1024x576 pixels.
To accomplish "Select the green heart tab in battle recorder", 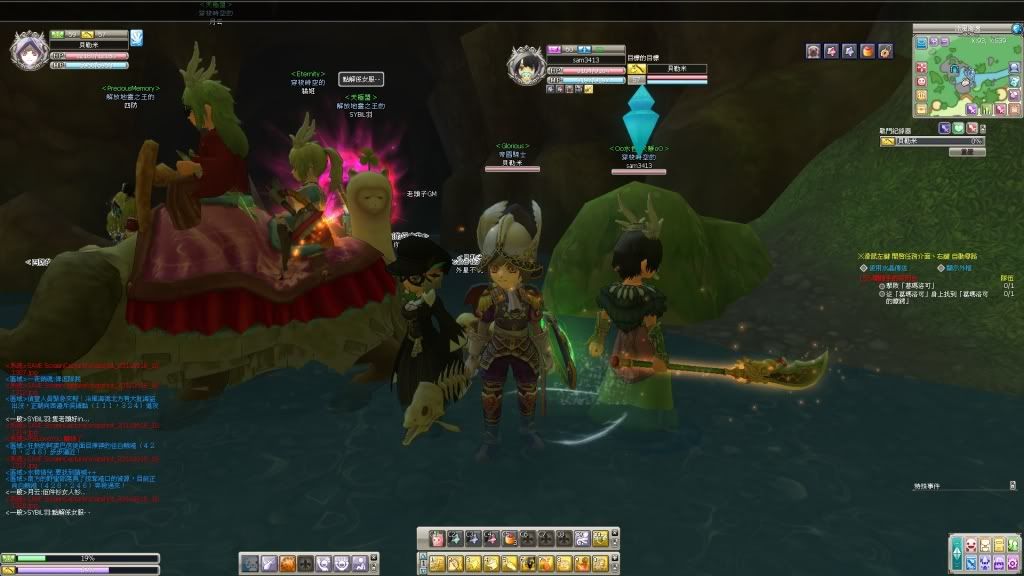I will click(x=957, y=128).
